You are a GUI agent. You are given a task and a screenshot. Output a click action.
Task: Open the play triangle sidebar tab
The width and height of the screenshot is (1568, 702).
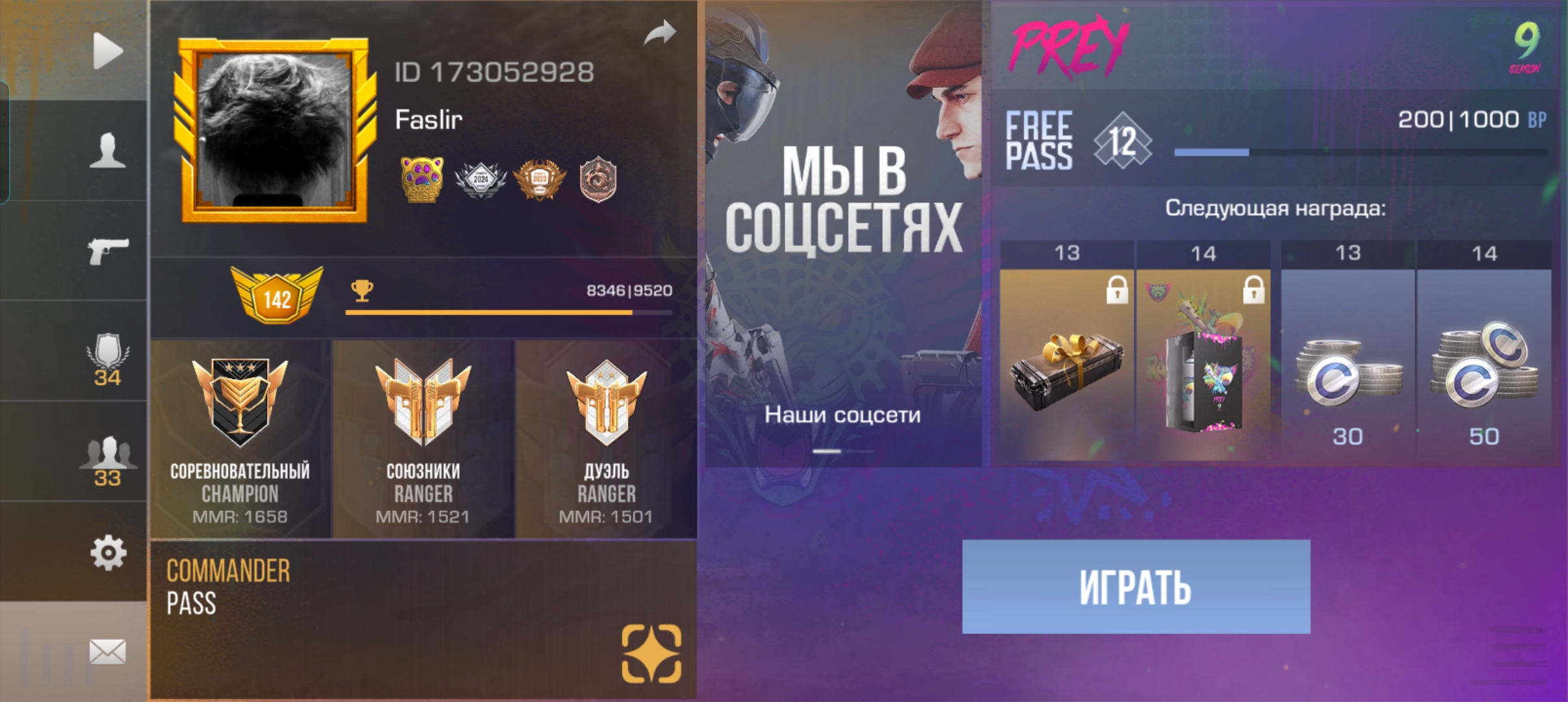107,51
